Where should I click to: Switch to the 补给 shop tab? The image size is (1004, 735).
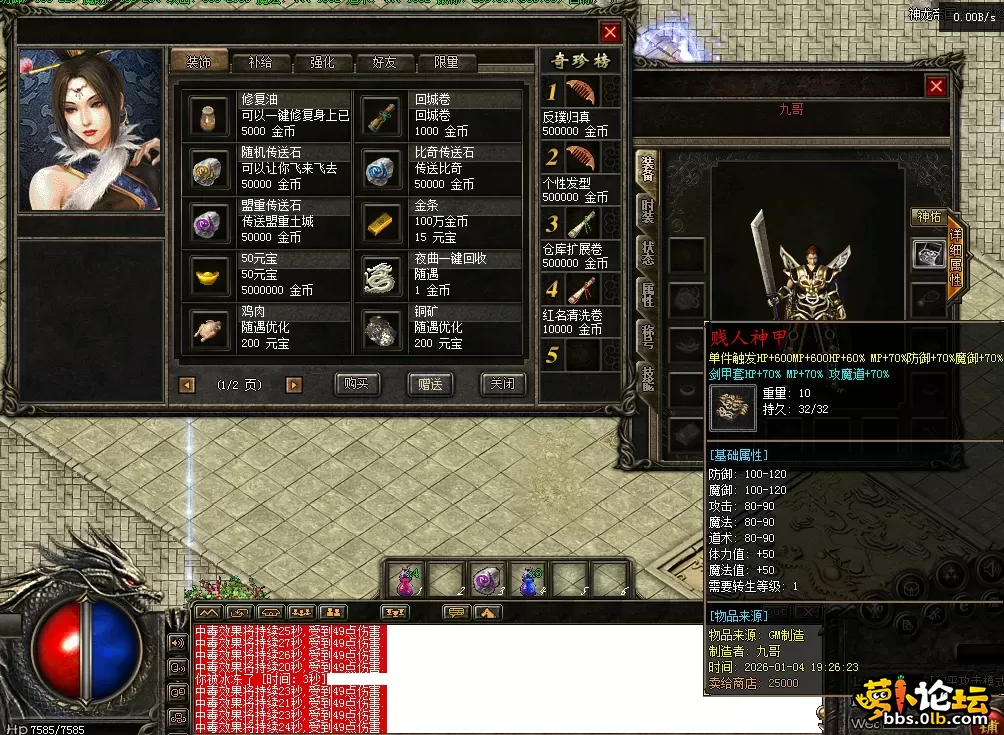260,62
